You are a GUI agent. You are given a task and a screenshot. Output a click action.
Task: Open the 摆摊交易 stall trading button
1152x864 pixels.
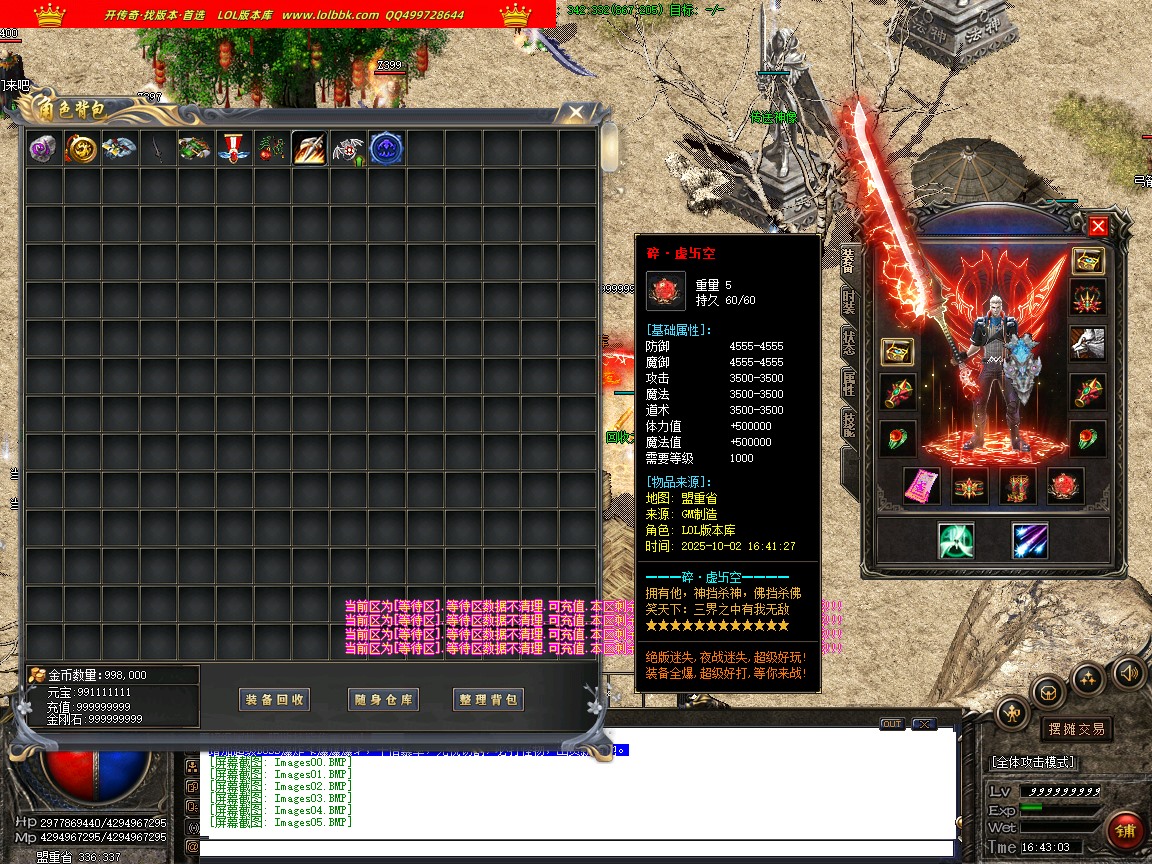point(1076,729)
